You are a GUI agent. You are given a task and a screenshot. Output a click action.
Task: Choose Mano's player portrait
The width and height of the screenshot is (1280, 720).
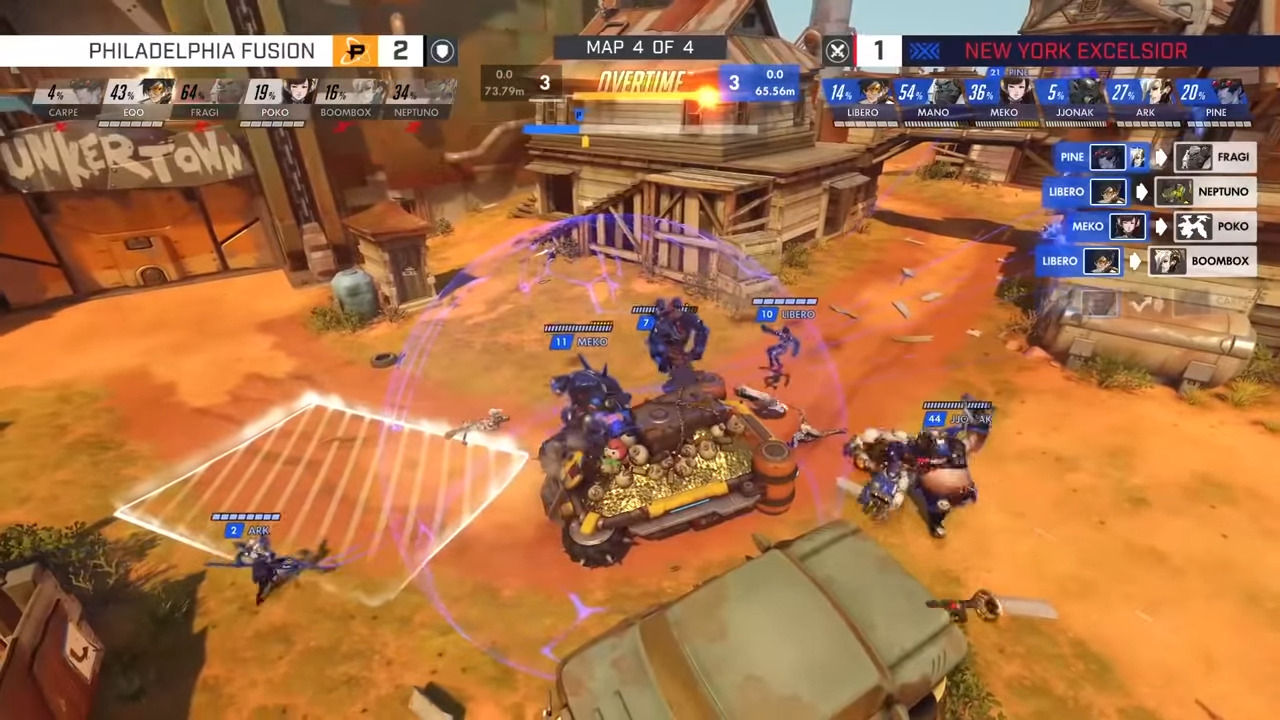pyautogui.click(x=945, y=92)
